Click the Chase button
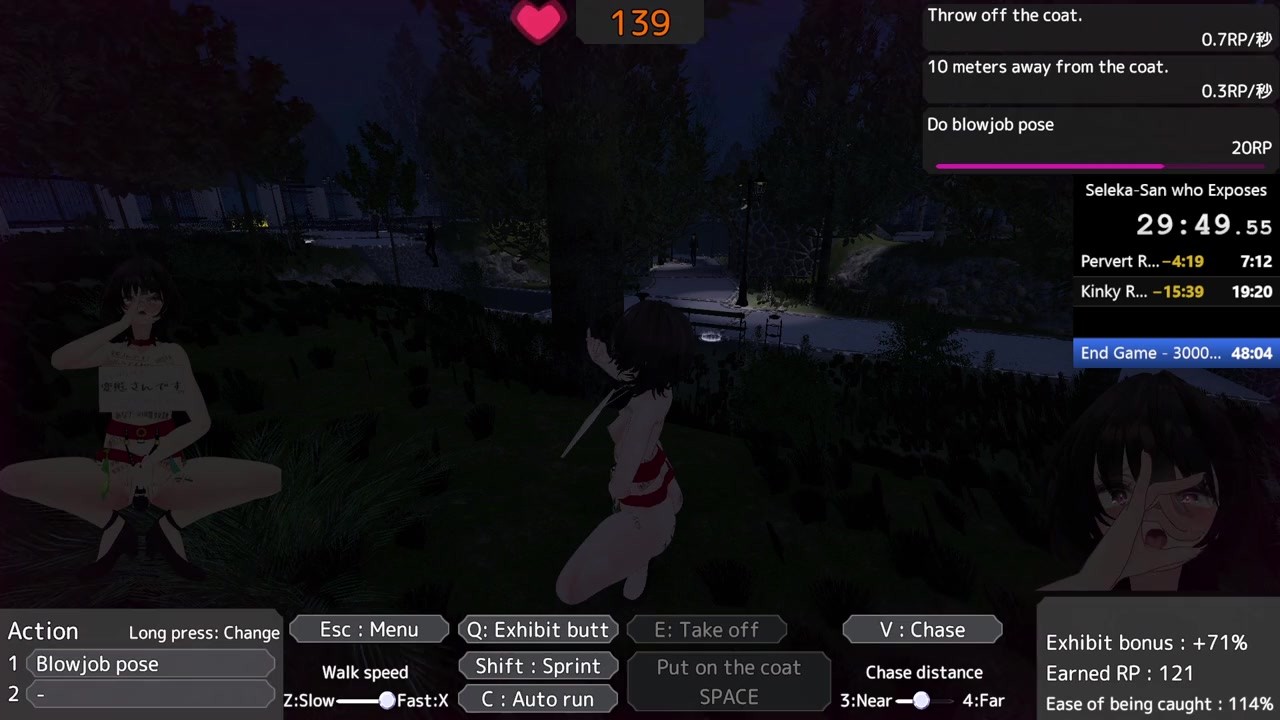 point(922,630)
